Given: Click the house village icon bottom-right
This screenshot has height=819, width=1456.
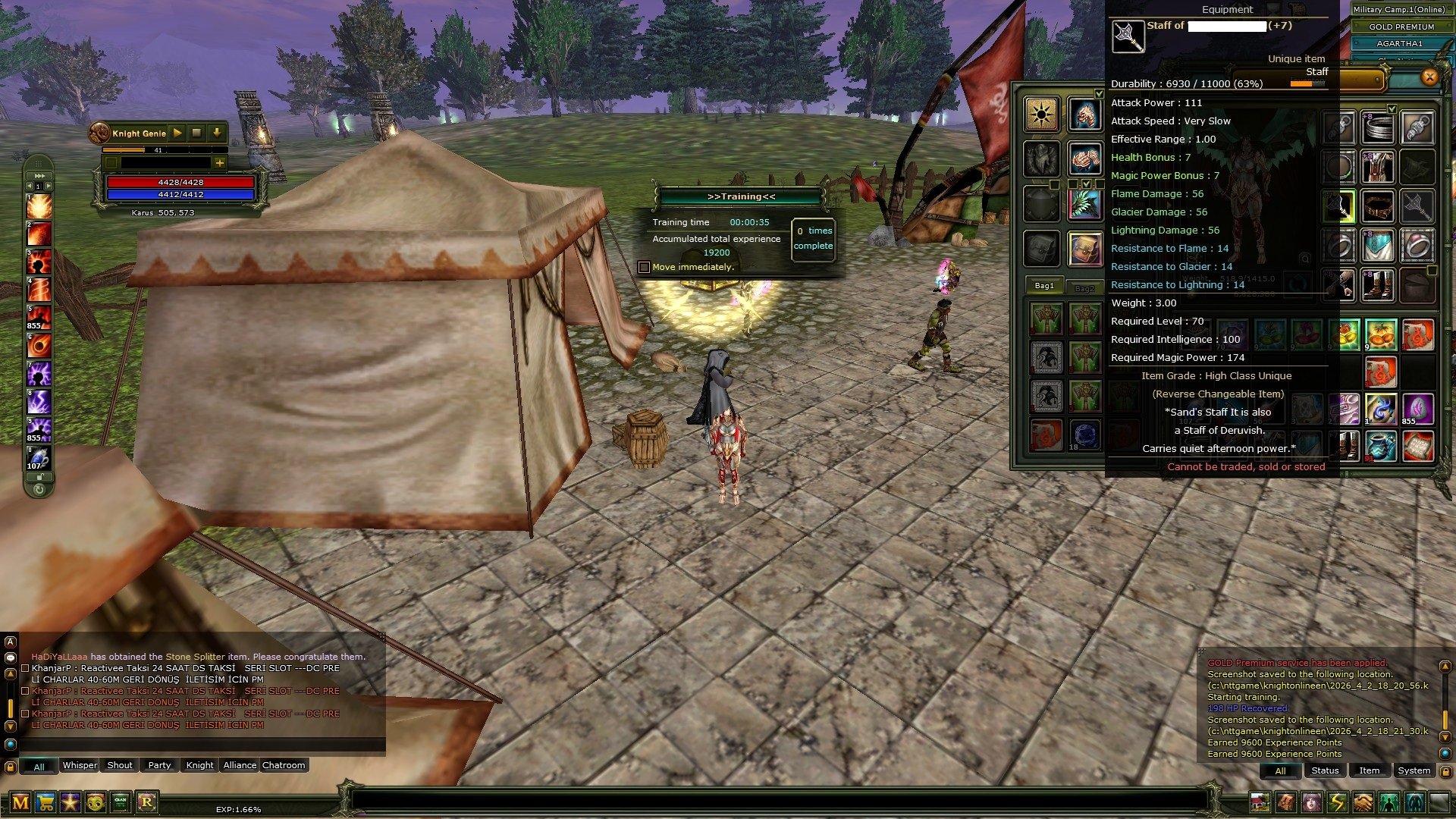Looking at the screenshot, I should [x=1259, y=804].
